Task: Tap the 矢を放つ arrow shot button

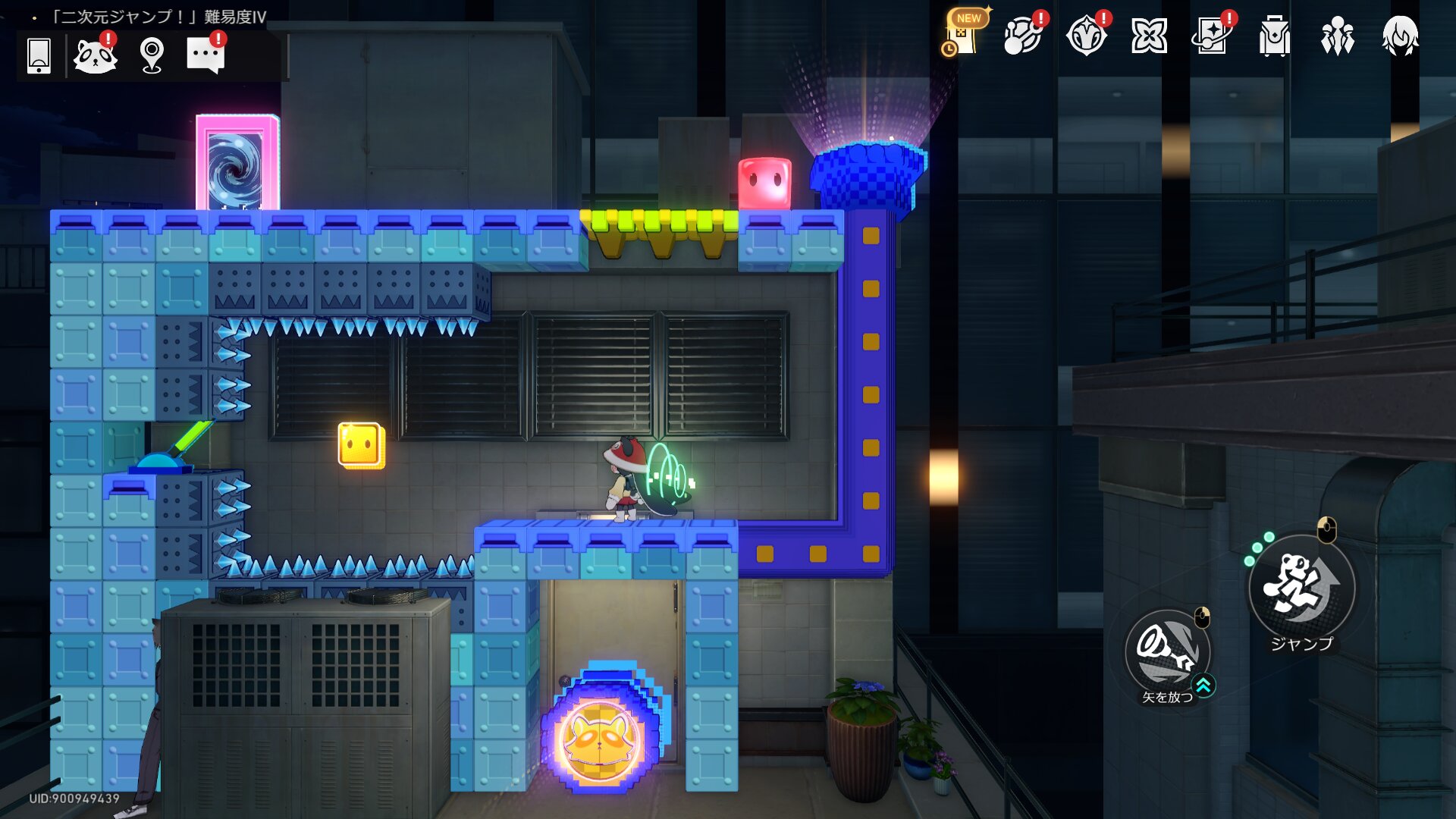Action: (1168, 651)
